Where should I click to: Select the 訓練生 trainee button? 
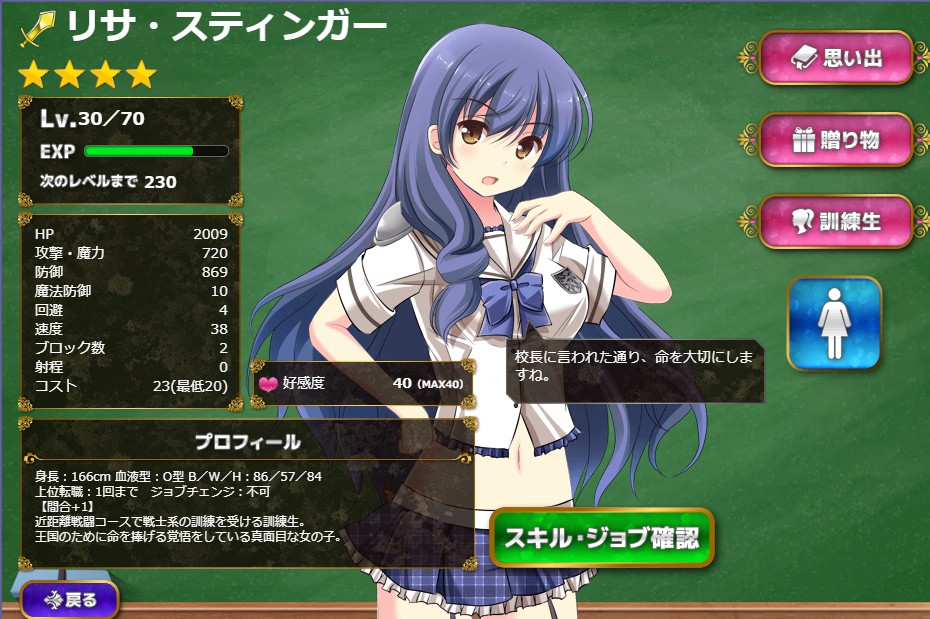(x=836, y=221)
